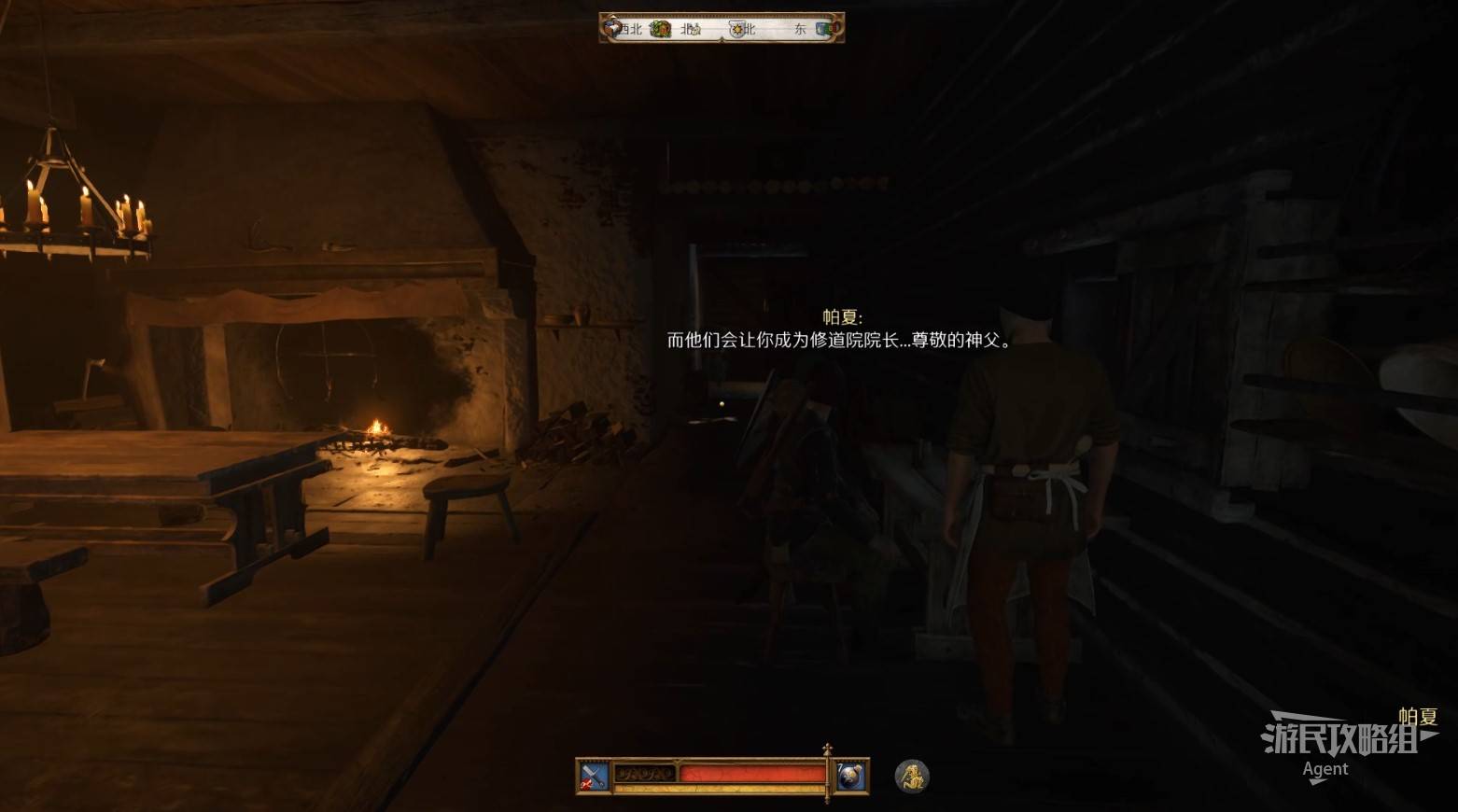Click the green wreath quest marker on the compass
This screenshot has height=812, width=1458.
coord(660,28)
